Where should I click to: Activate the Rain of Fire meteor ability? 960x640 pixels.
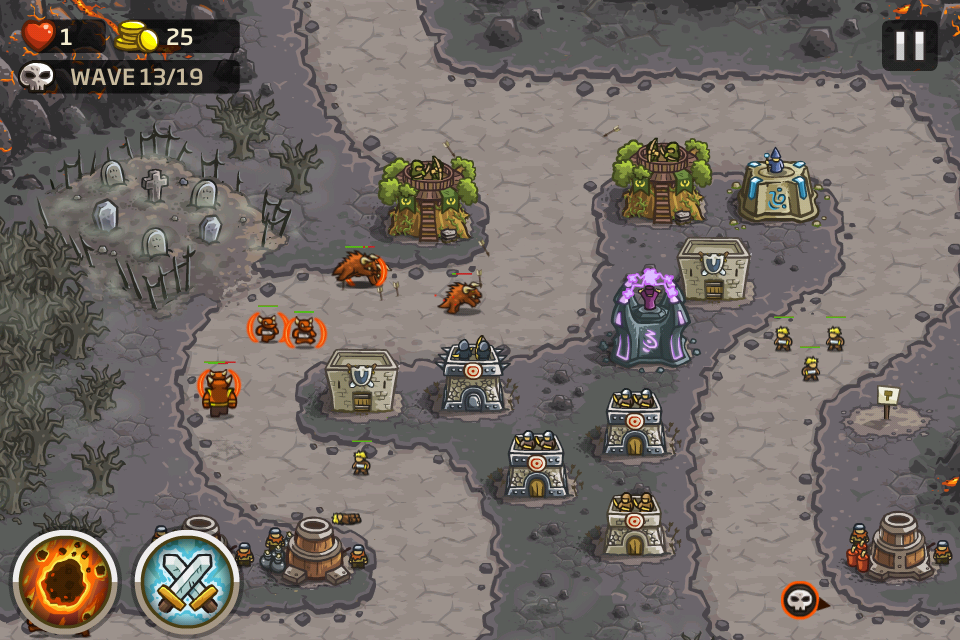click(x=65, y=582)
